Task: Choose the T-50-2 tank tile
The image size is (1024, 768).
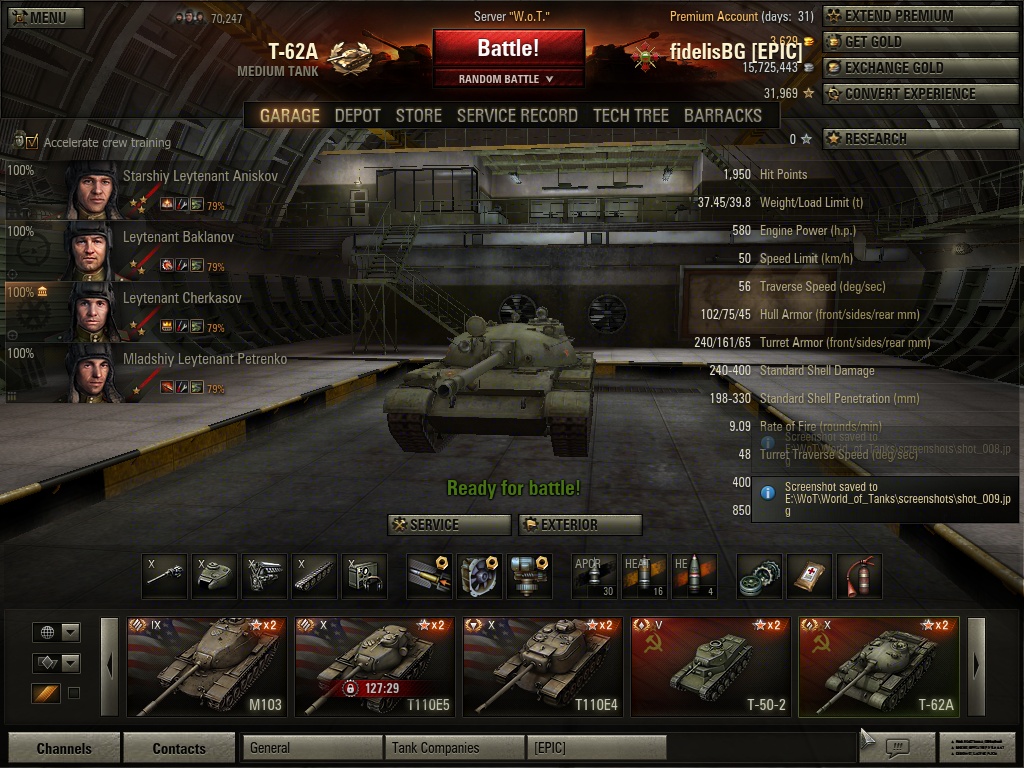Action: click(710, 667)
